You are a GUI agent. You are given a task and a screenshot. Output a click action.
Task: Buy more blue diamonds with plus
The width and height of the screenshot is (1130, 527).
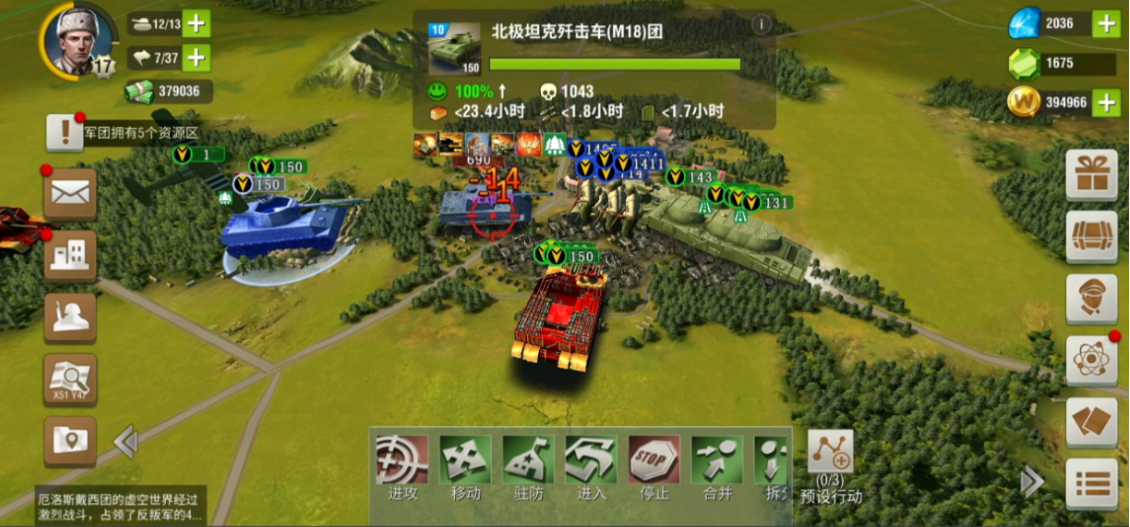pyautogui.click(x=1105, y=23)
